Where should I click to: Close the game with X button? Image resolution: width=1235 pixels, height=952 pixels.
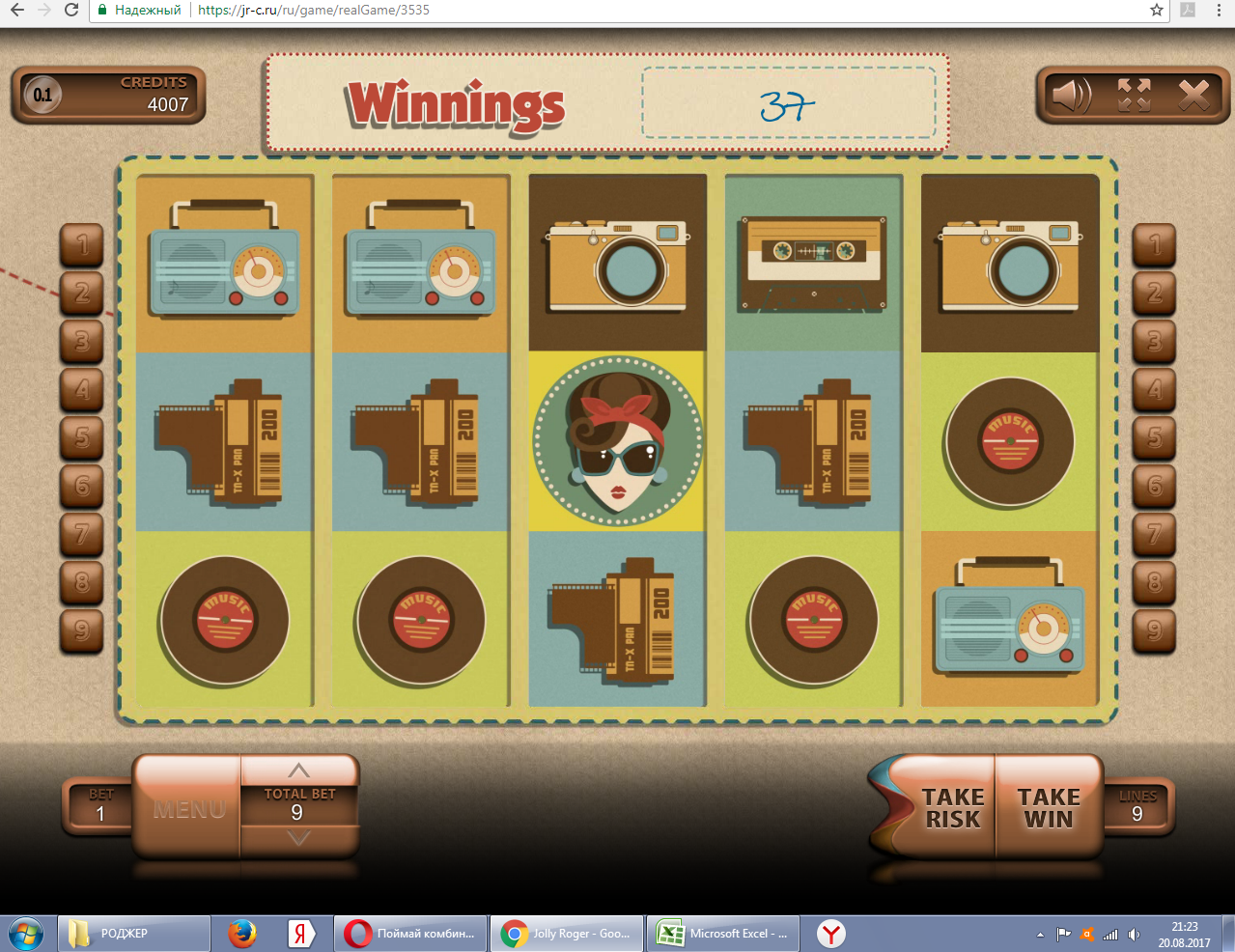point(1193,95)
